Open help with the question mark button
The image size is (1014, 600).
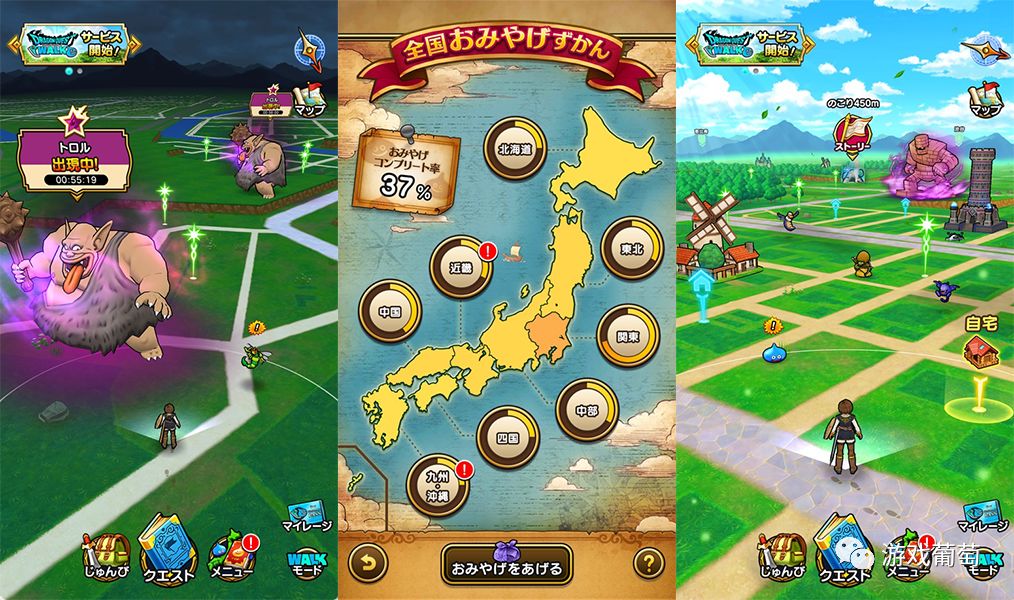(x=649, y=563)
